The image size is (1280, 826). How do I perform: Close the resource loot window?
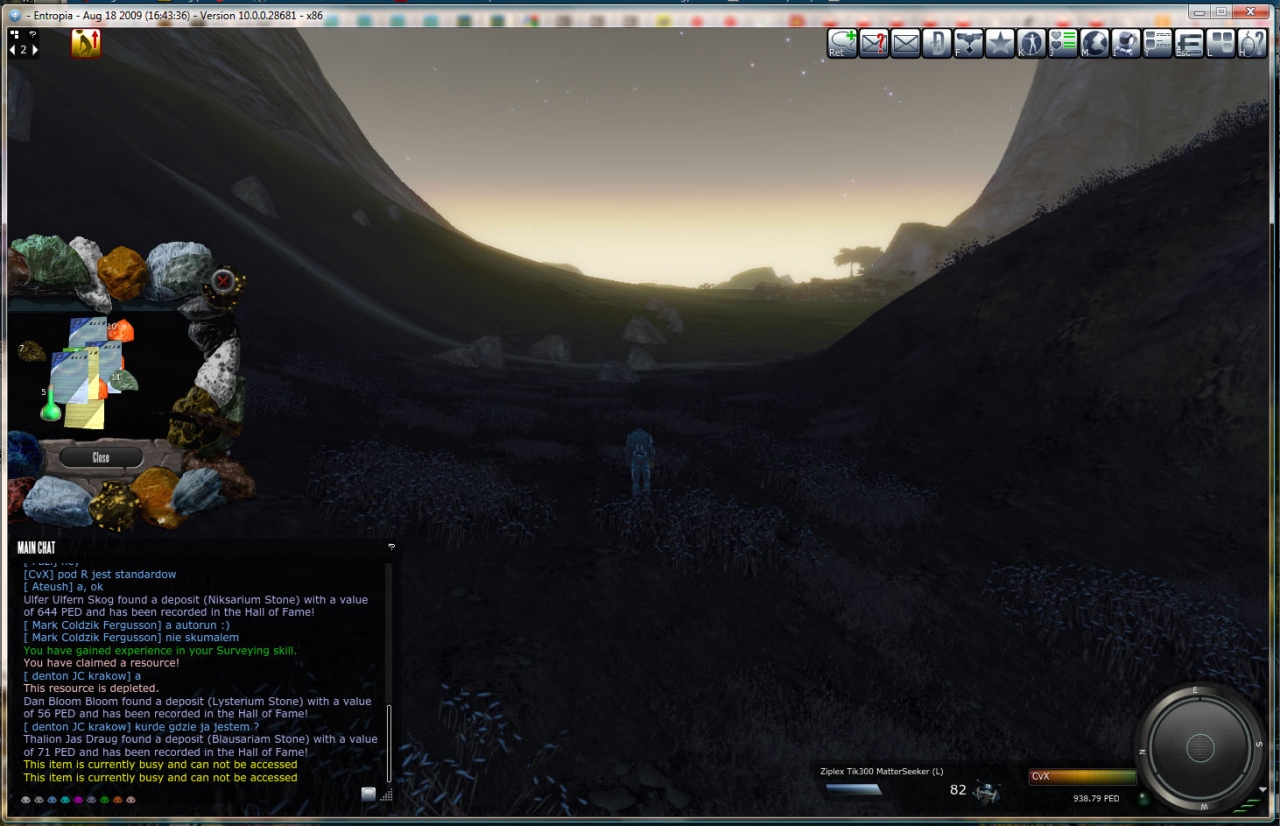click(100, 457)
